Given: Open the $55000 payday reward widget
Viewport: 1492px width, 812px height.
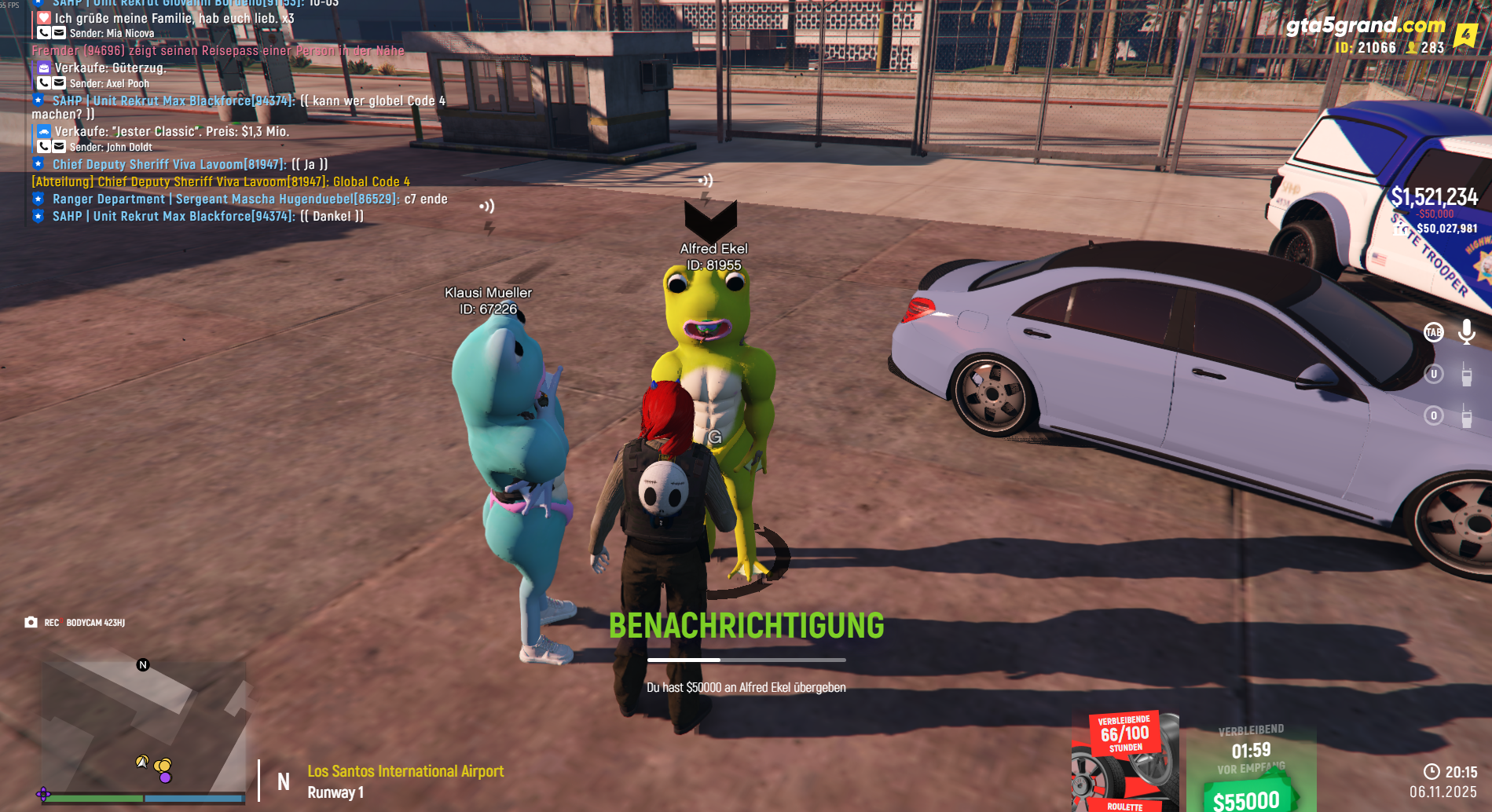Looking at the screenshot, I should pos(1250,770).
